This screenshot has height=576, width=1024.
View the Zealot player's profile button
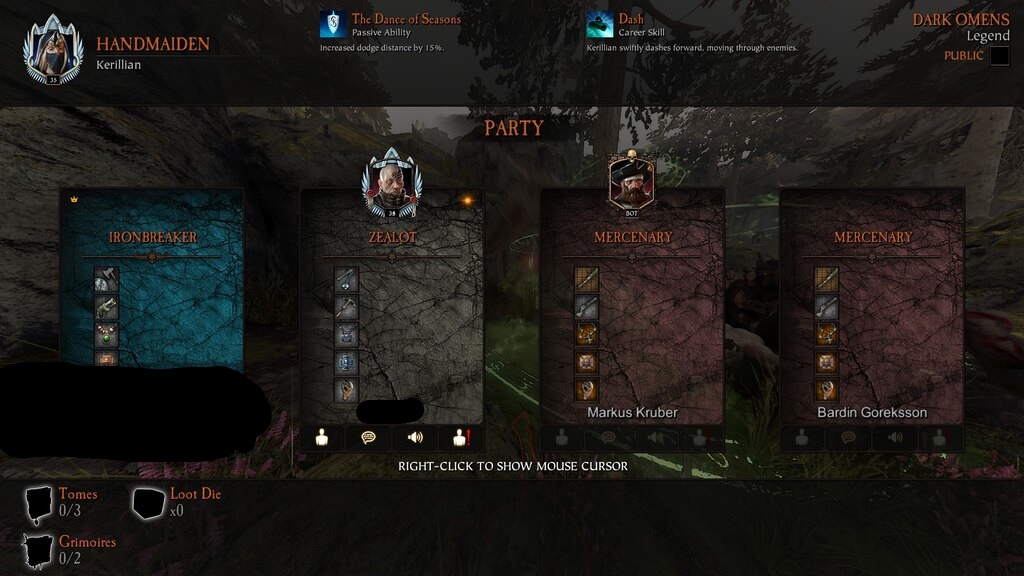pos(322,437)
